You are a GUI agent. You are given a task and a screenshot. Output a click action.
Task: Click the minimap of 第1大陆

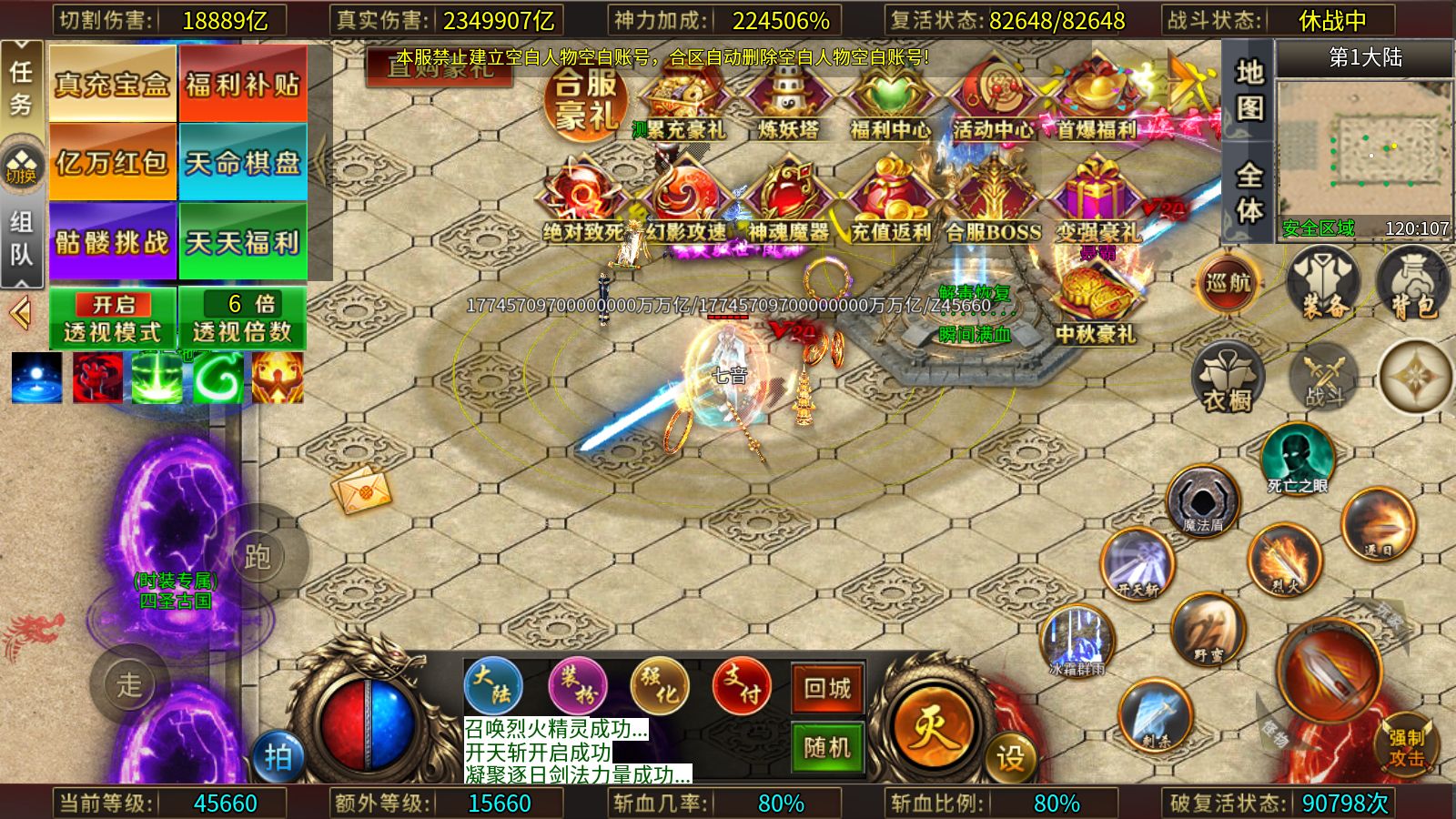click(1363, 150)
